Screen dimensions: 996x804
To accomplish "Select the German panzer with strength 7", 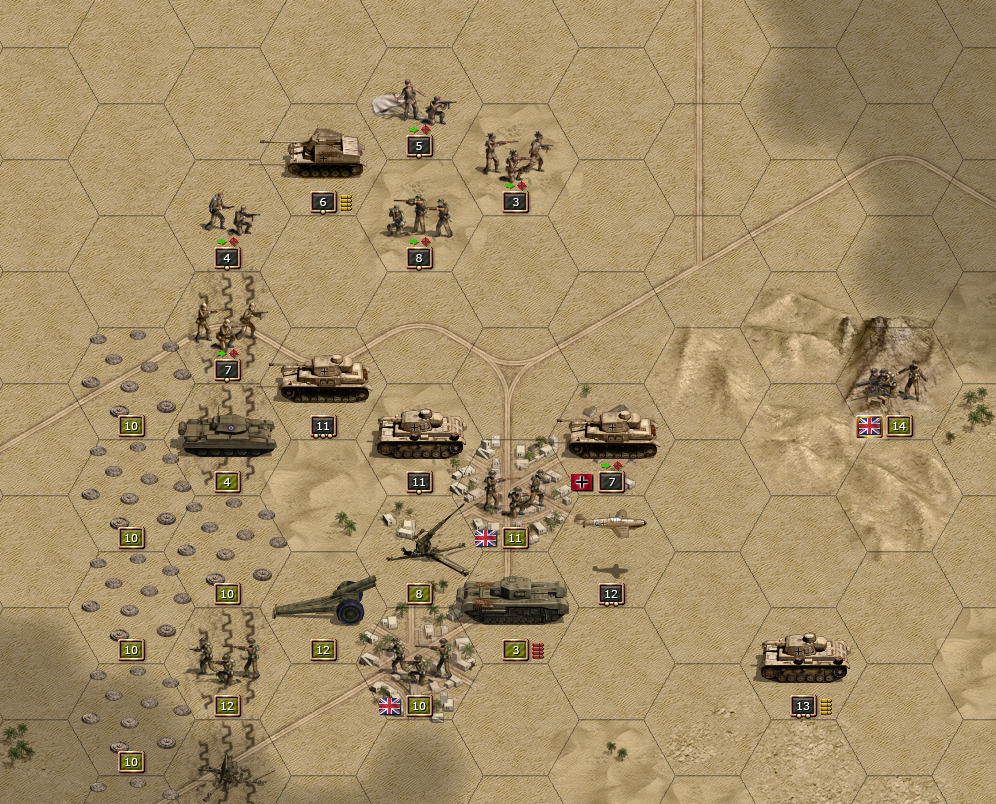I will point(610,434).
